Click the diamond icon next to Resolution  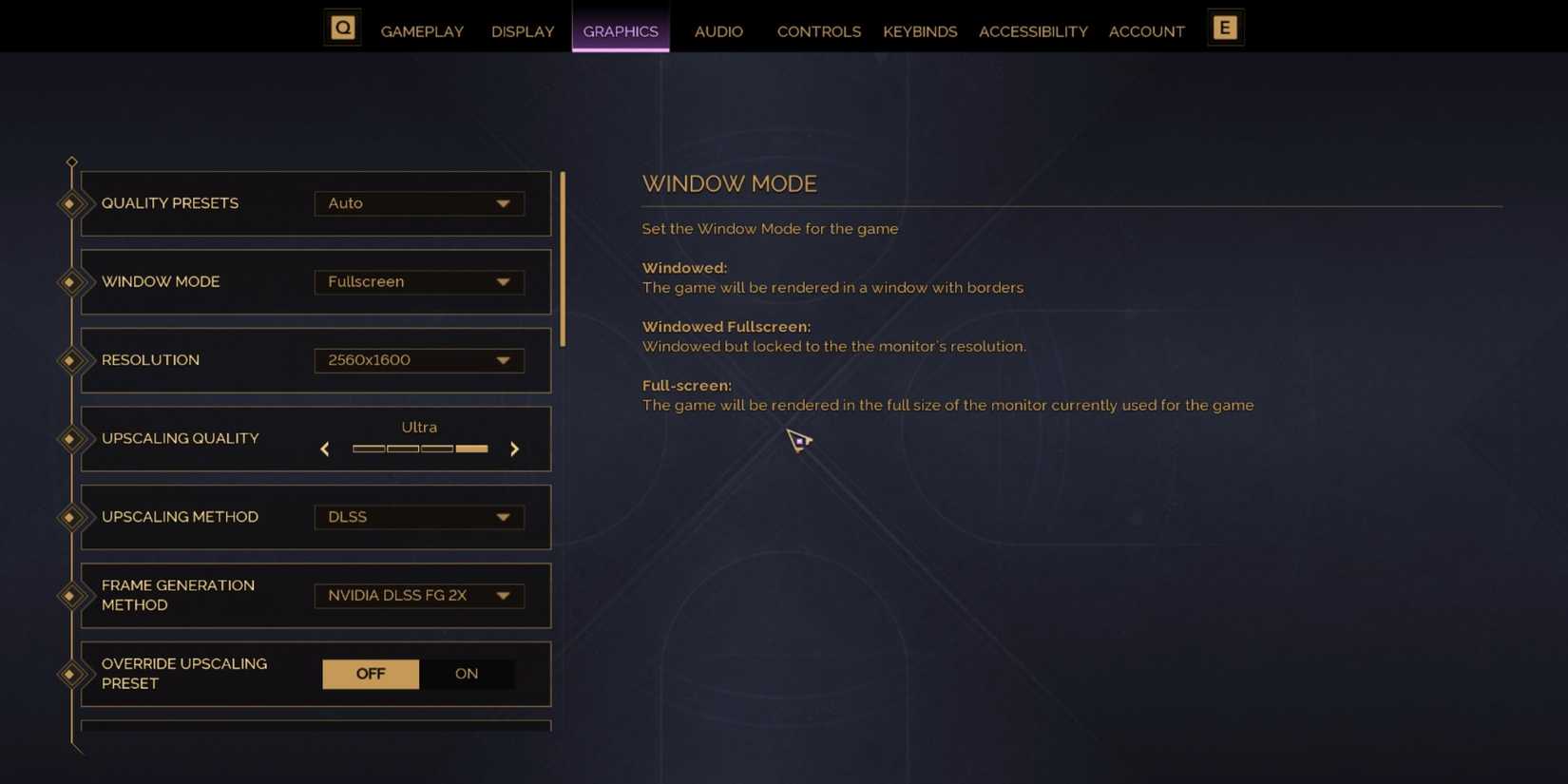coord(72,360)
